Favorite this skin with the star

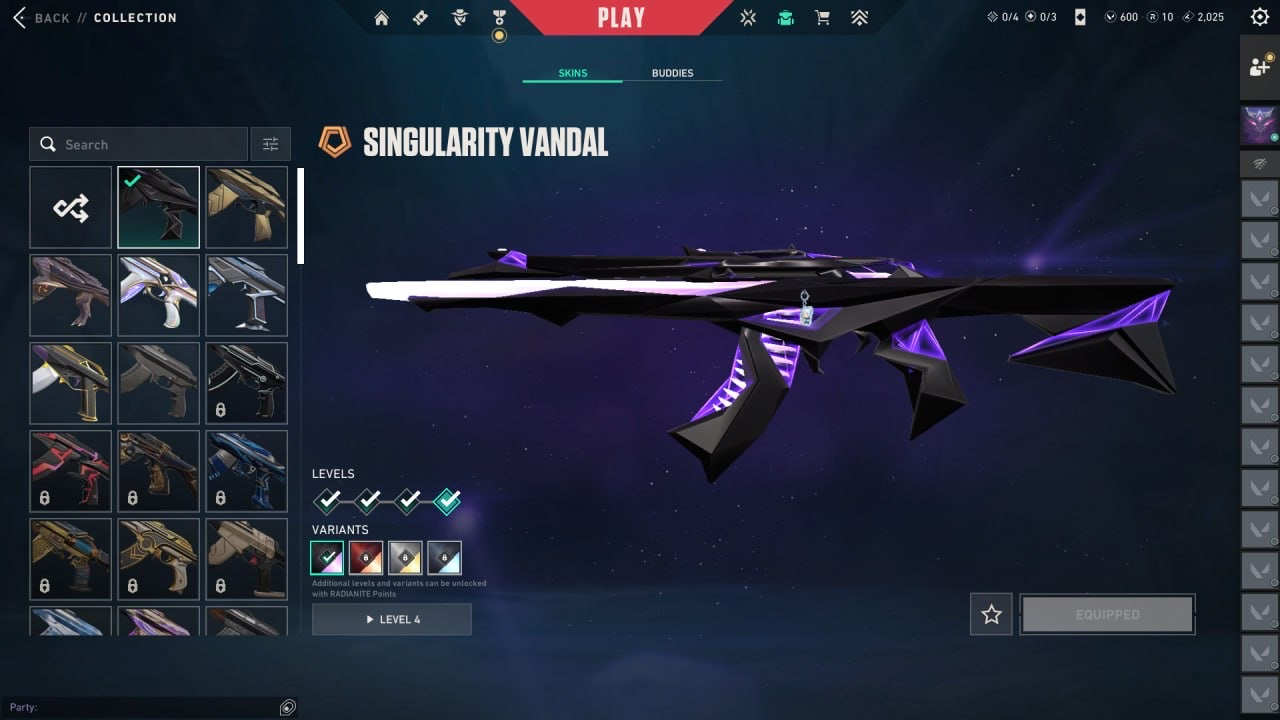click(991, 614)
